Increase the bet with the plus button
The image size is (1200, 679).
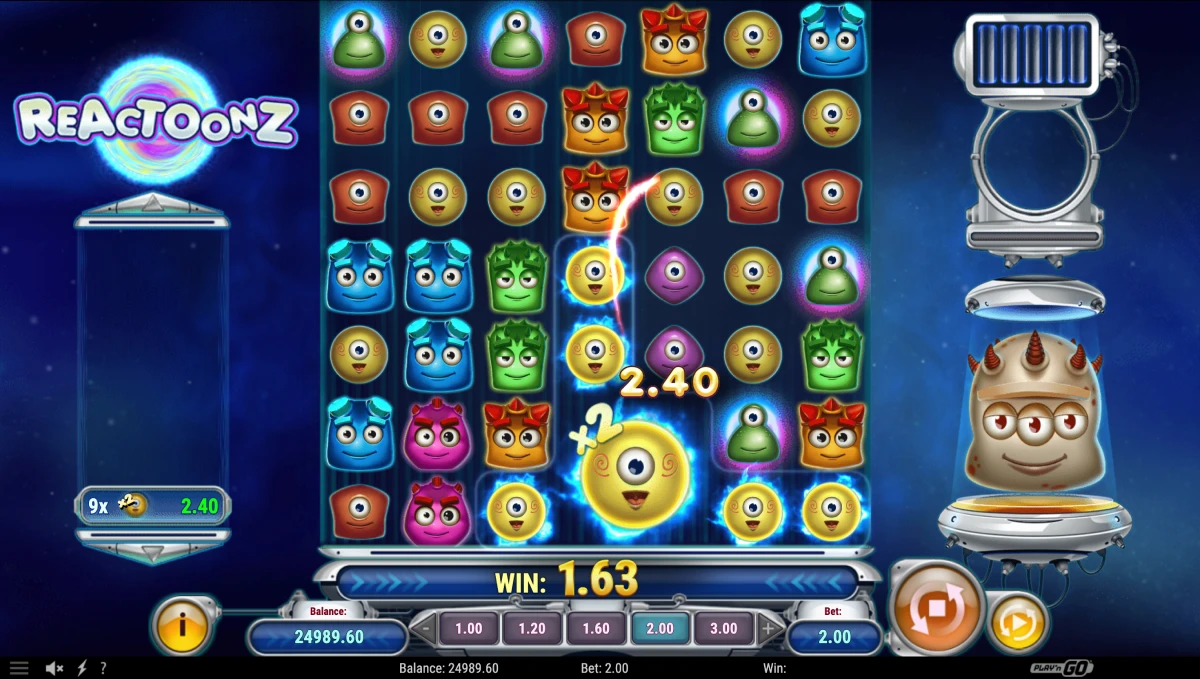tap(768, 630)
